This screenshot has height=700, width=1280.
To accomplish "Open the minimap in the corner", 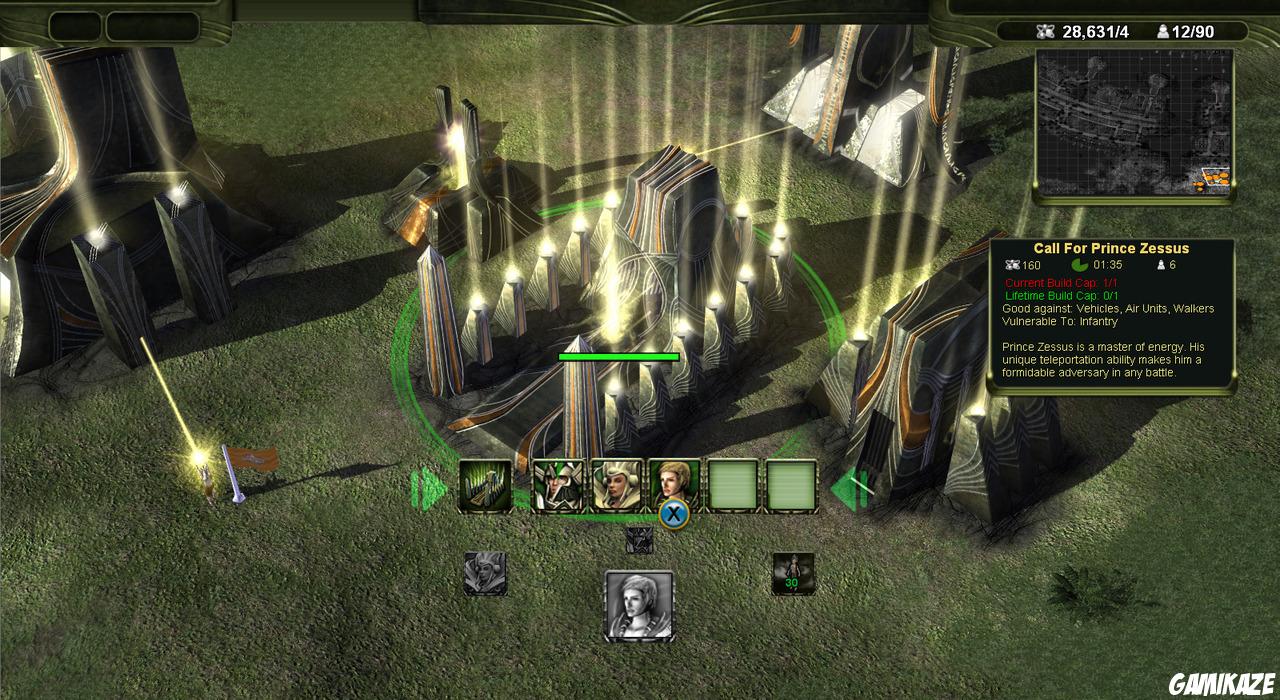I will tap(1134, 121).
